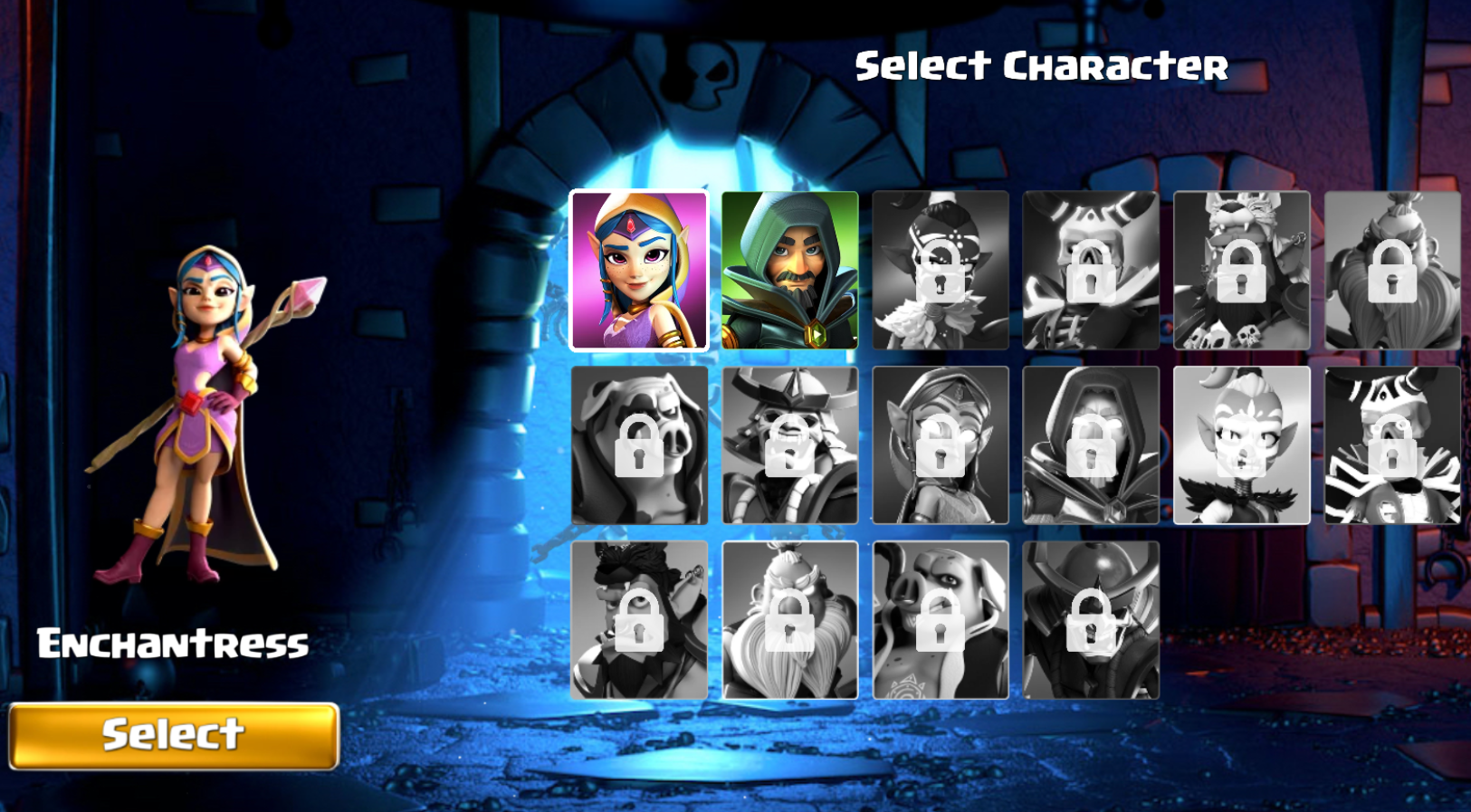Select the locked spider-armored horned character
The width and height of the screenshot is (1471, 812).
(x=1392, y=444)
